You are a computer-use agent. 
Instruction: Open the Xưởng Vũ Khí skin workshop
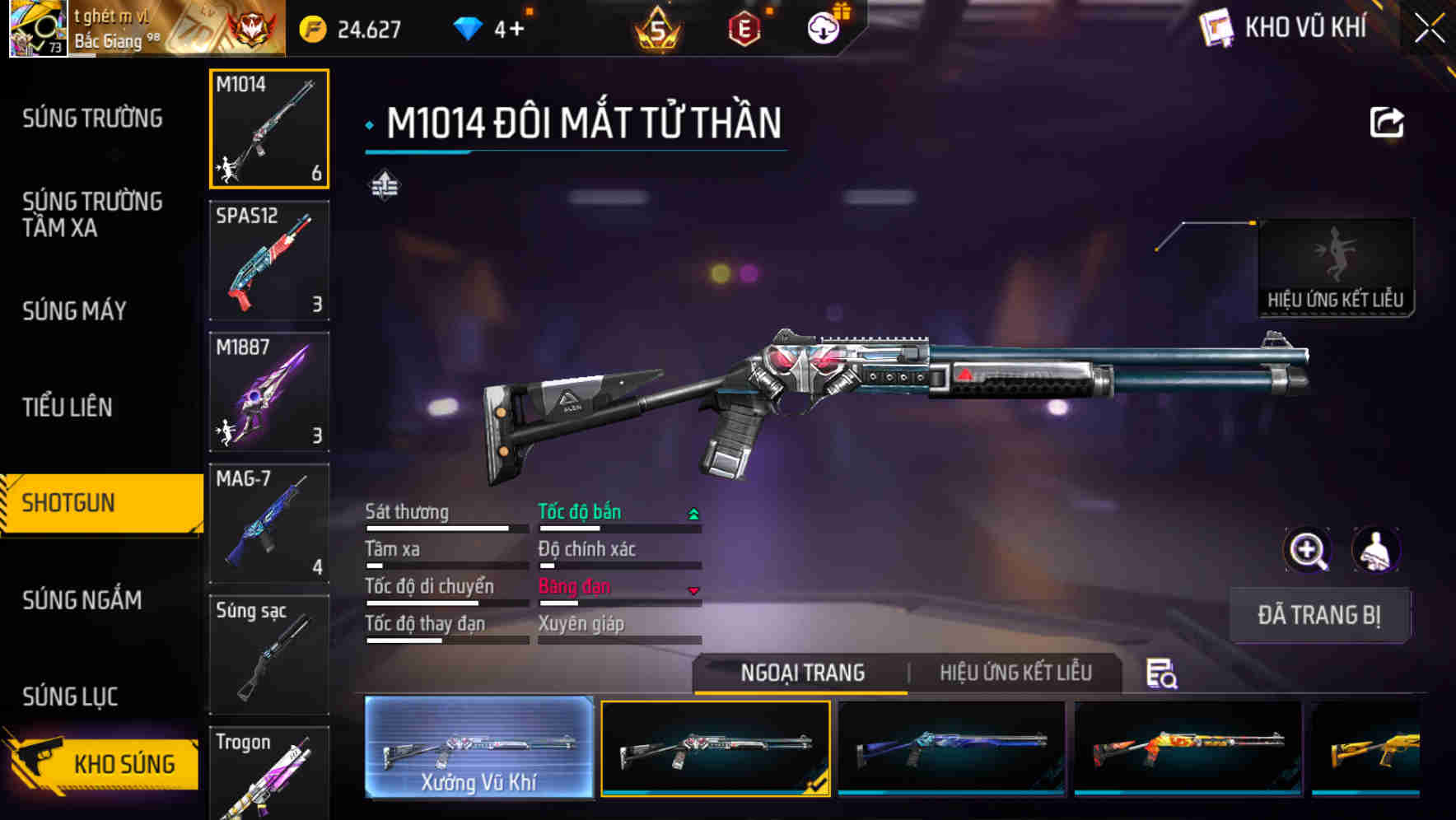[478, 748]
